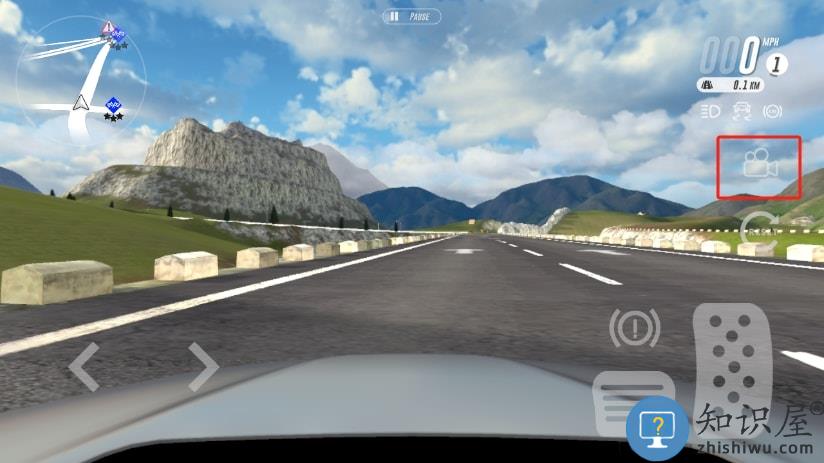Pause the game with the Pause button
The height and width of the screenshot is (463, 824).
[411, 17]
